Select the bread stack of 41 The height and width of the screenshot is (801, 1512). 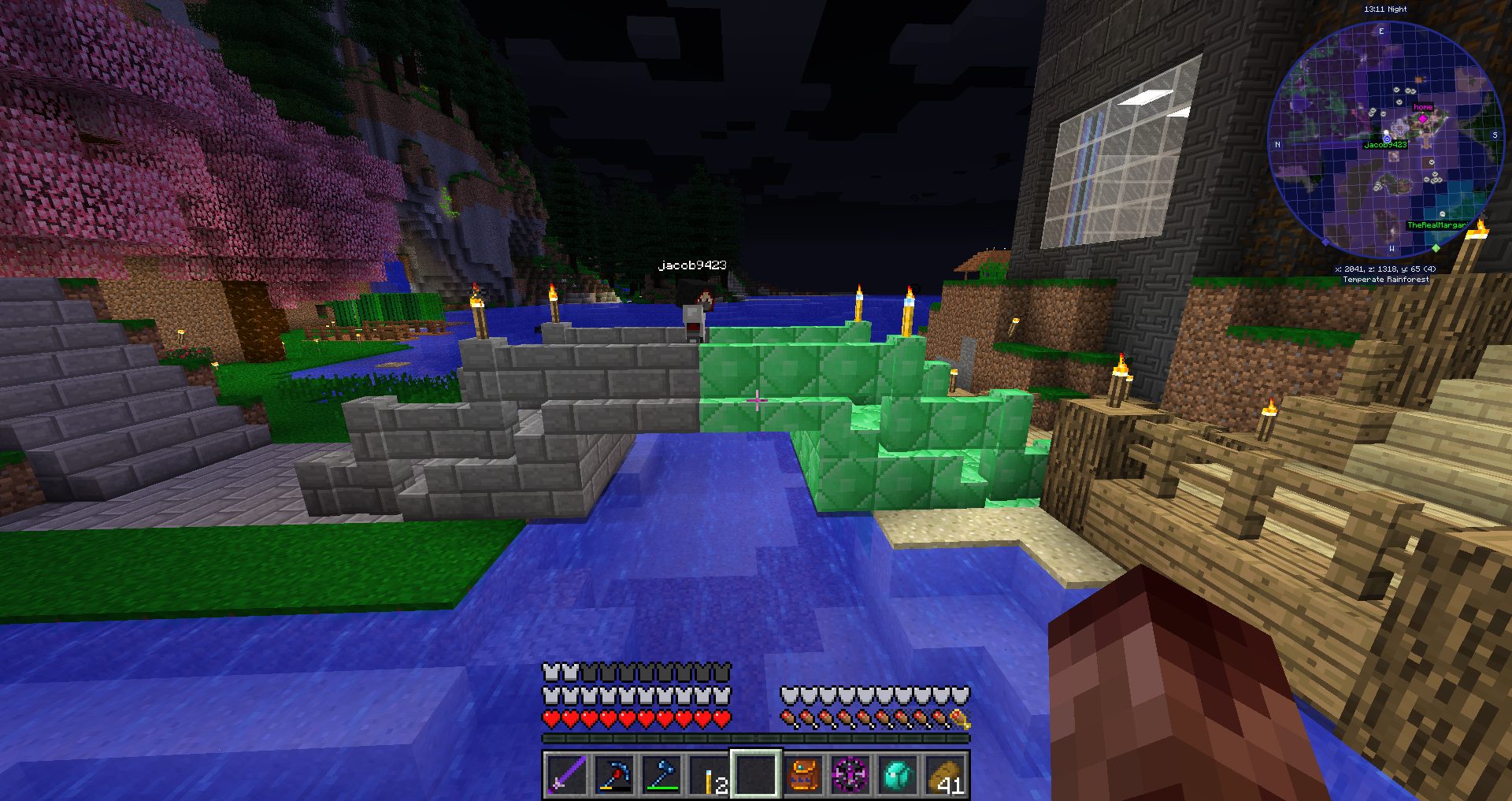click(945, 774)
